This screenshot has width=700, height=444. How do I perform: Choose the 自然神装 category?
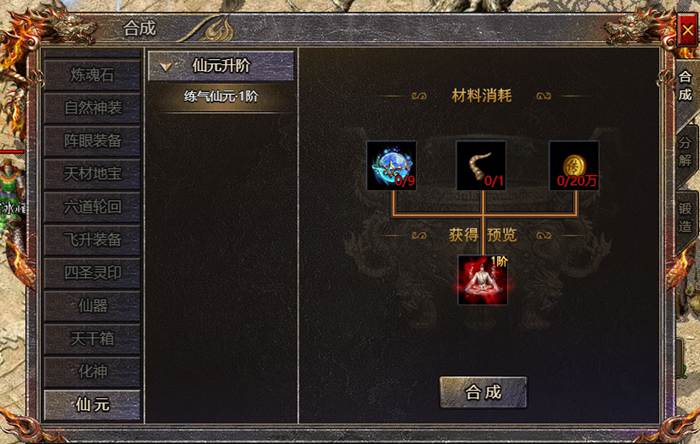pyautogui.click(x=93, y=107)
